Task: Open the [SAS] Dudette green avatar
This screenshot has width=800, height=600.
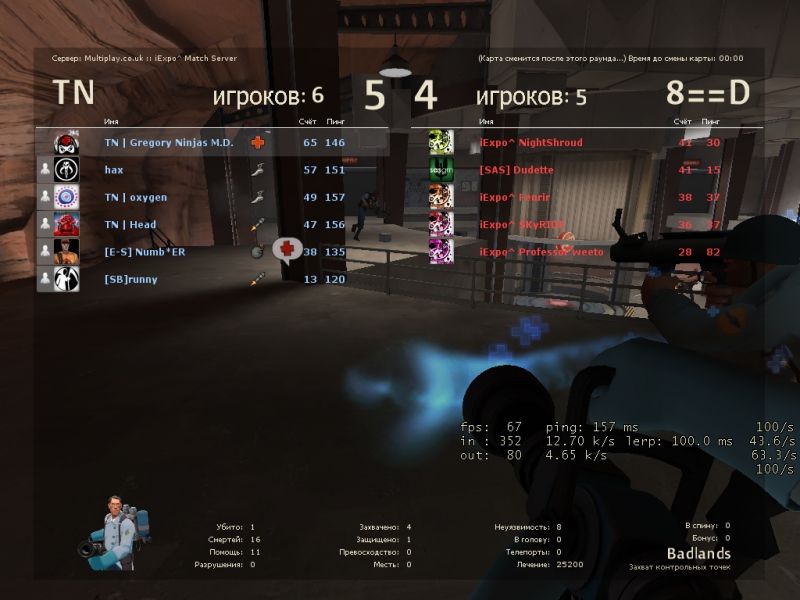Action: (441, 170)
